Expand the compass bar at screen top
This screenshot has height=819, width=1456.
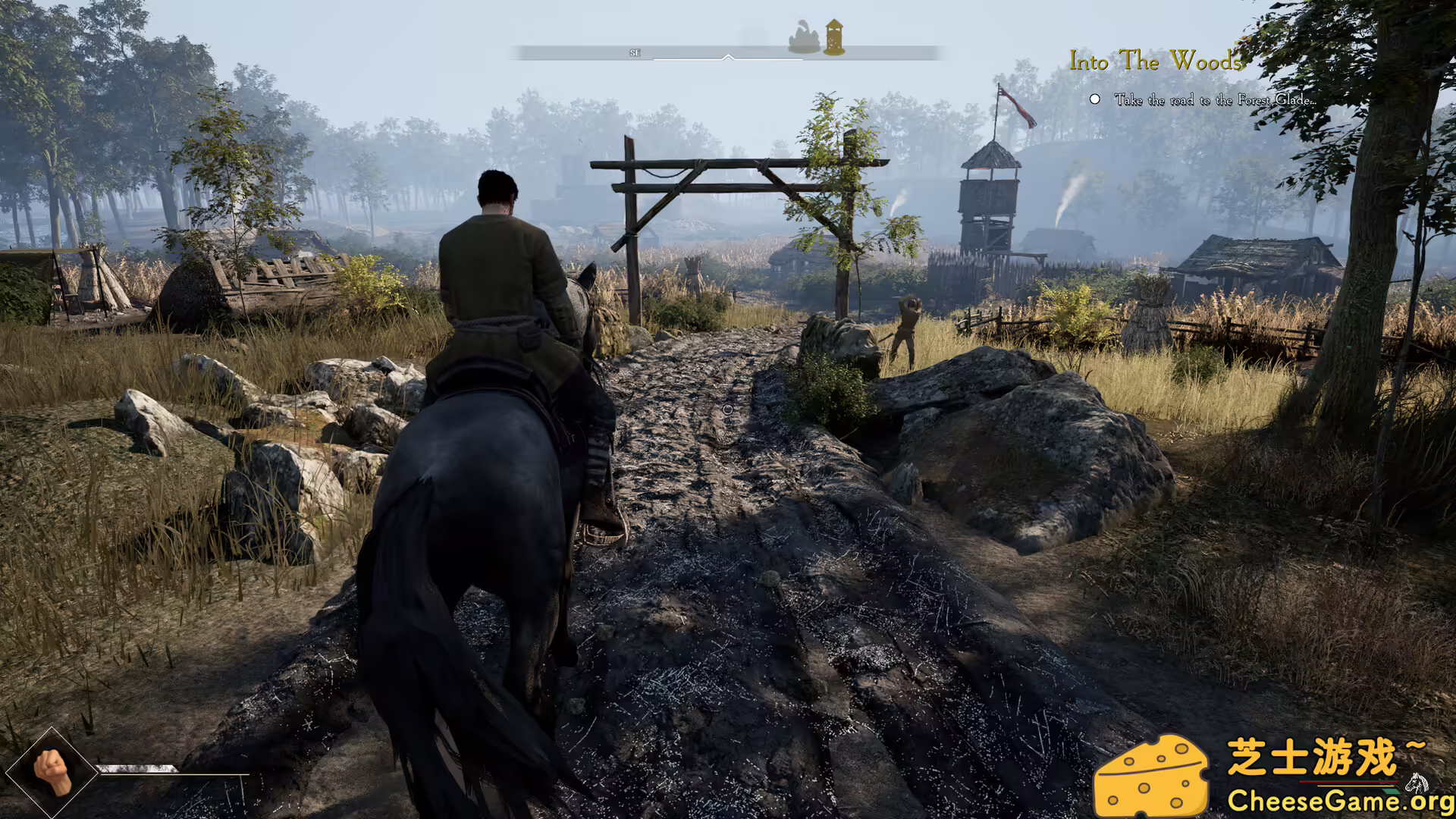pyautogui.click(x=728, y=52)
